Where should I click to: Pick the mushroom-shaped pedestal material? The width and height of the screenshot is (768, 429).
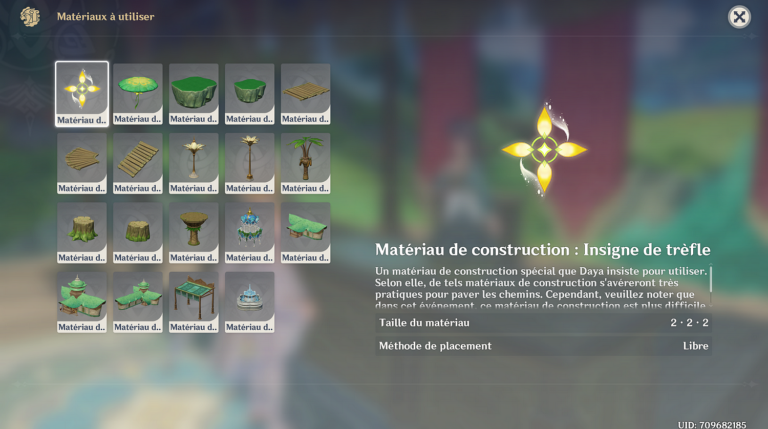coord(194,233)
